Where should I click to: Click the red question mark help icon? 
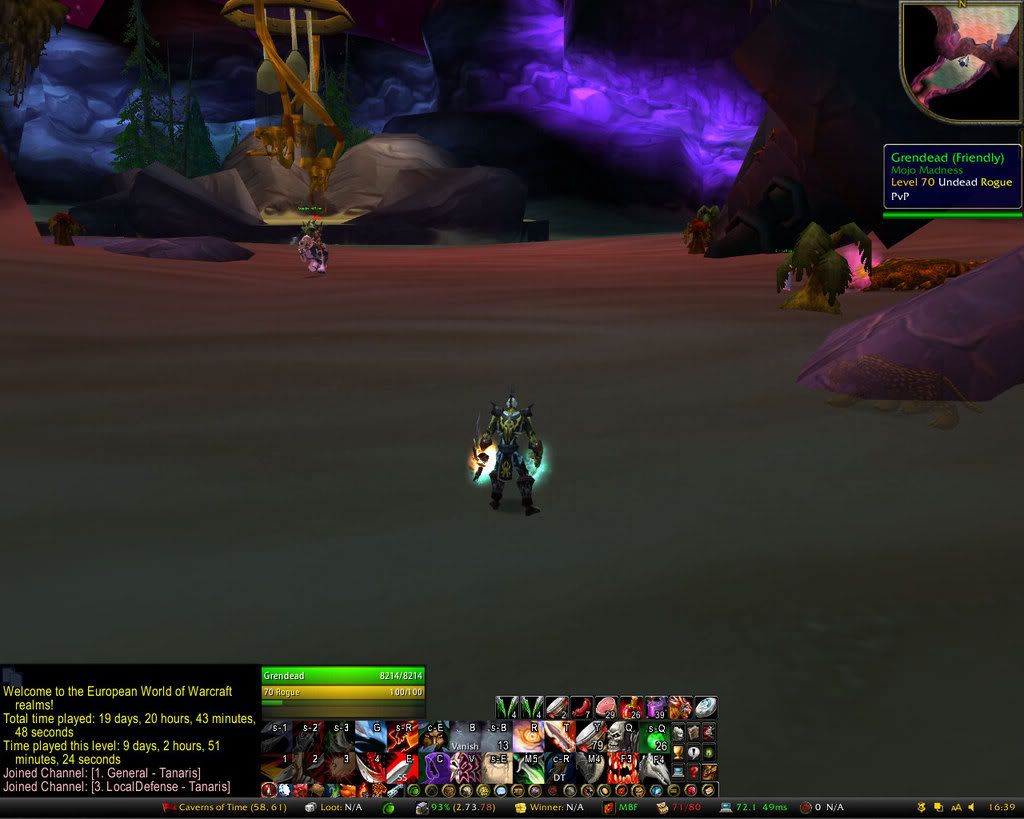[694, 771]
